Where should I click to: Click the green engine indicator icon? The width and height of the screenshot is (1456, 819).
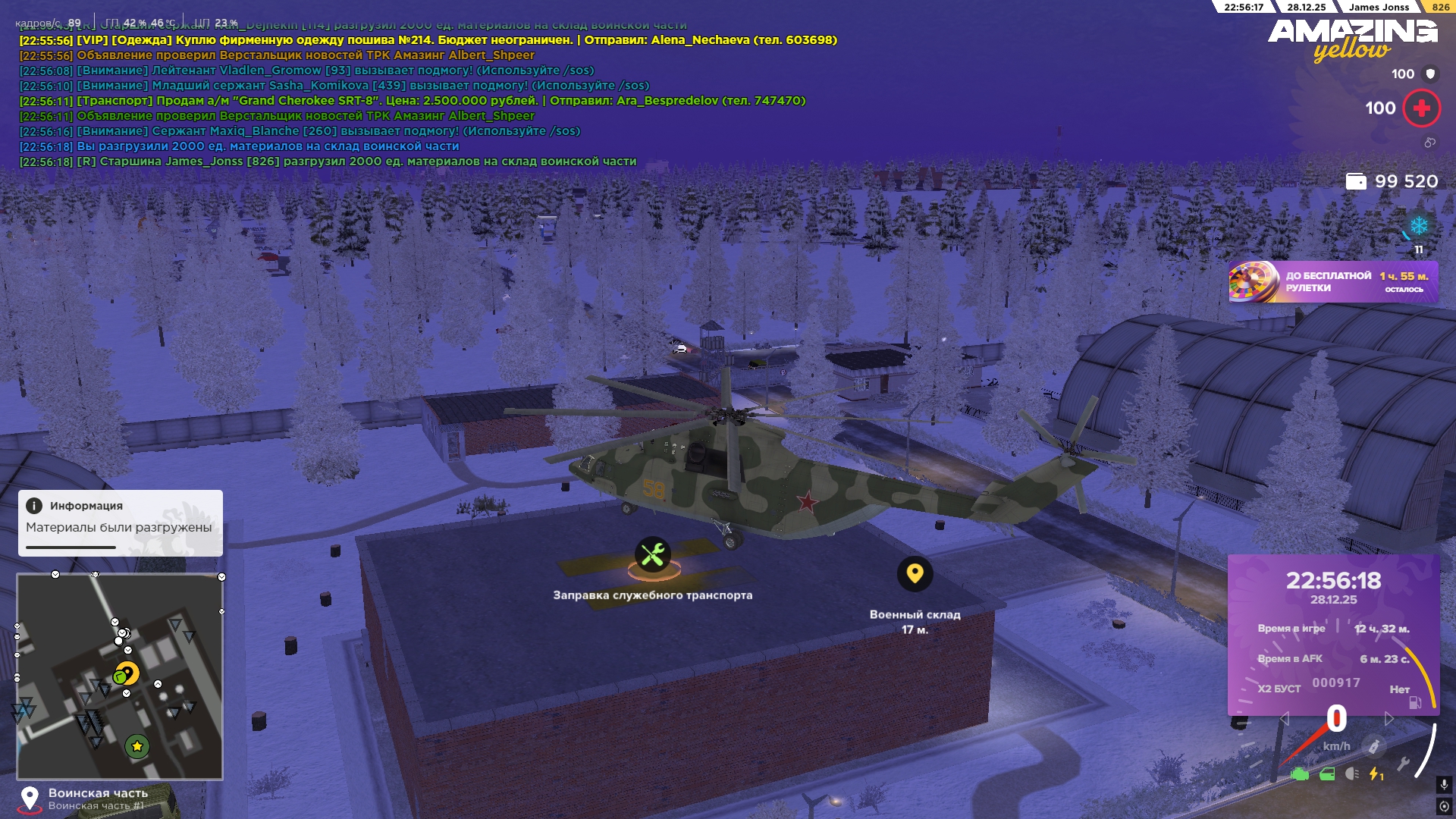[x=1300, y=774]
